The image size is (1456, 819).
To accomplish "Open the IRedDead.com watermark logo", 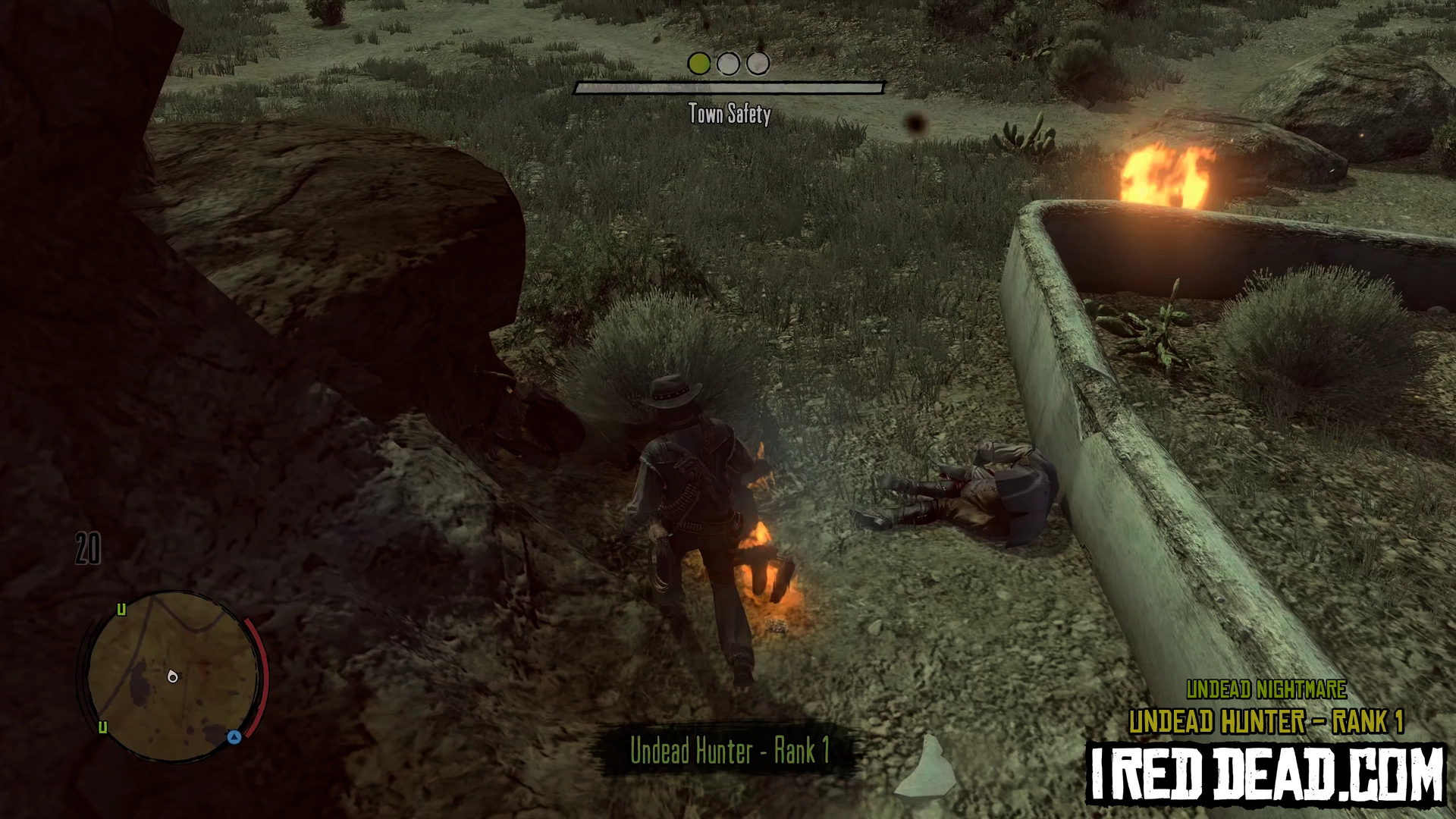I will (x=1266, y=775).
